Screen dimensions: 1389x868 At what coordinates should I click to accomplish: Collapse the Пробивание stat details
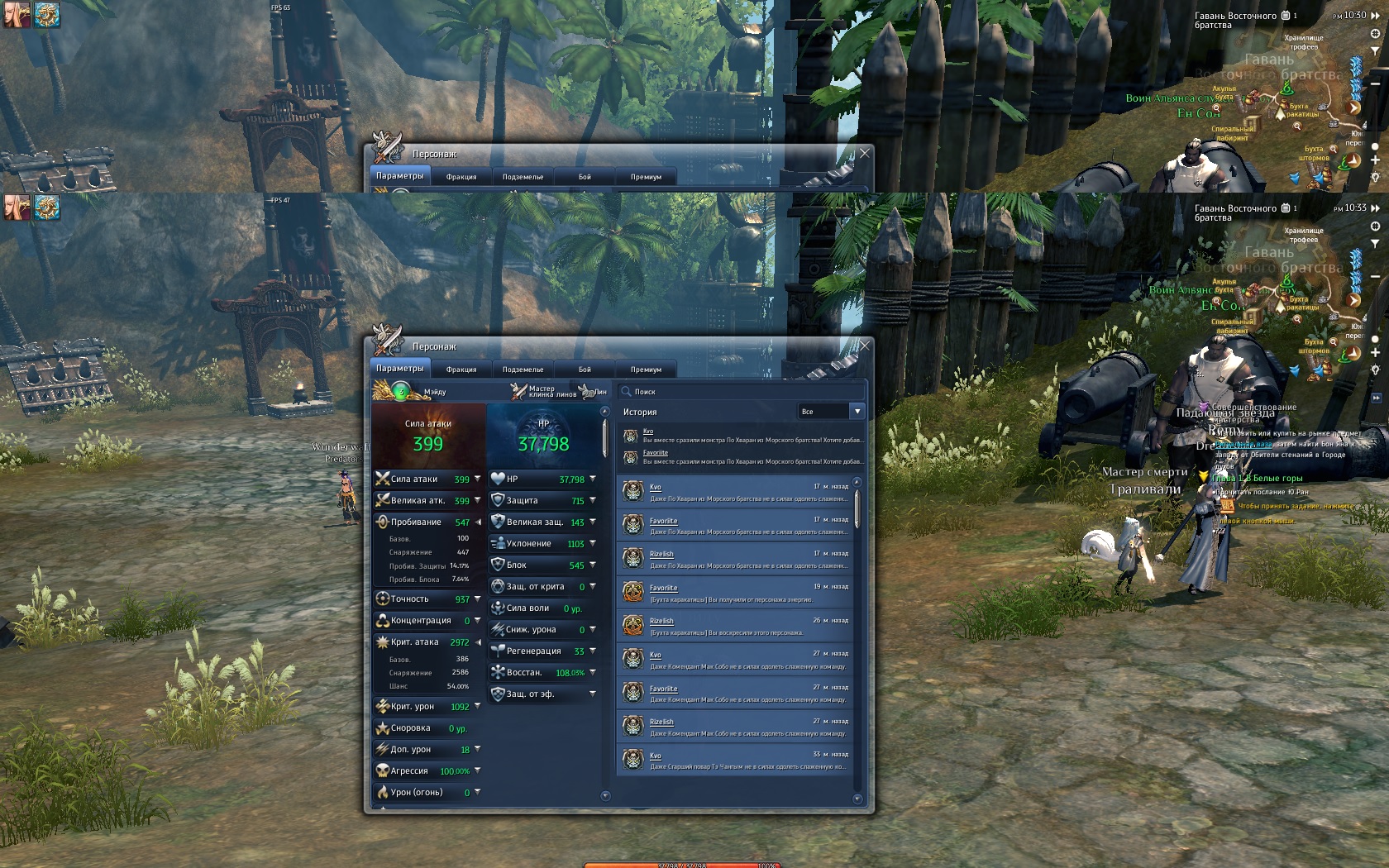[478, 522]
